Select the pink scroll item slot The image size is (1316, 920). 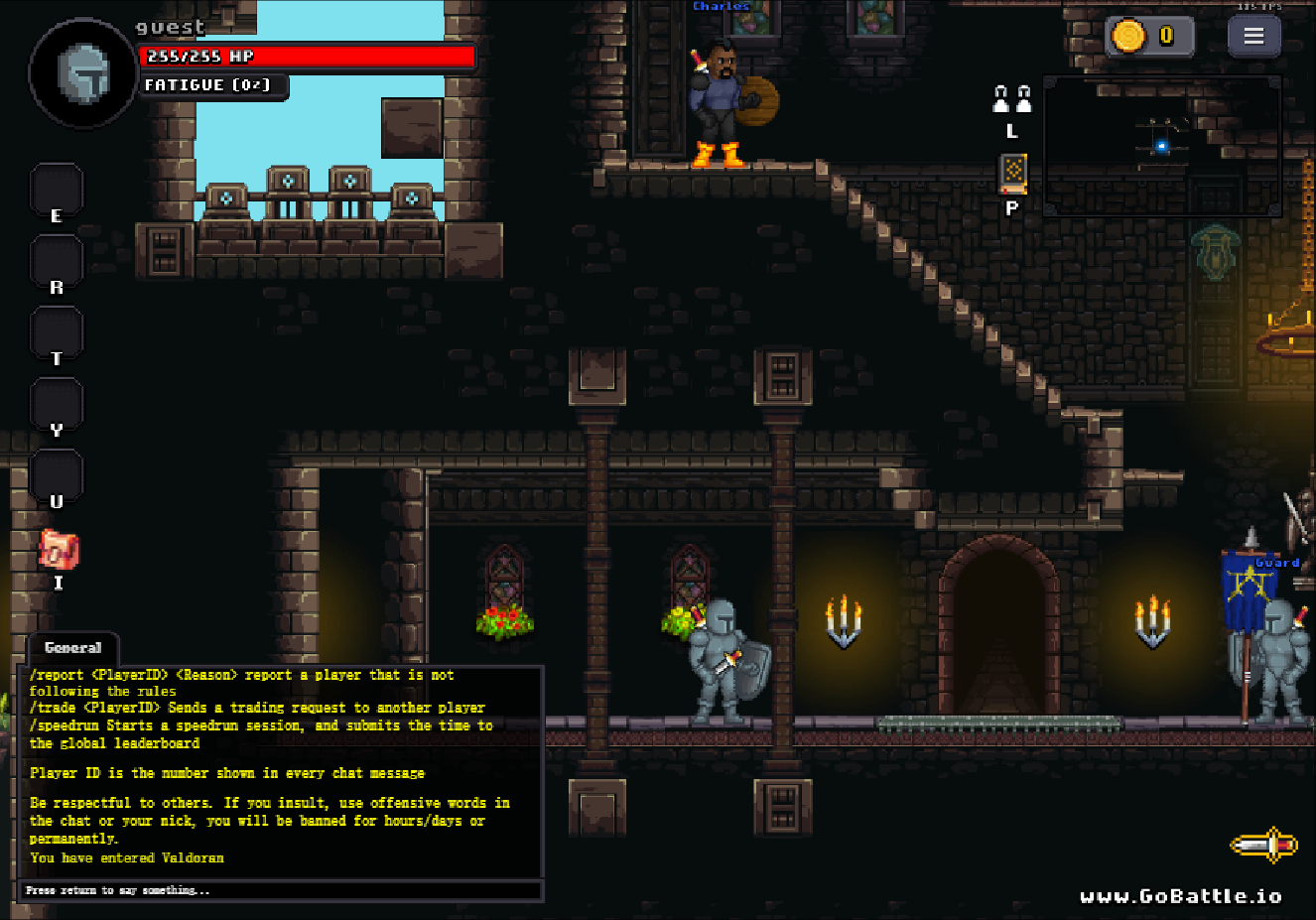(58, 549)
